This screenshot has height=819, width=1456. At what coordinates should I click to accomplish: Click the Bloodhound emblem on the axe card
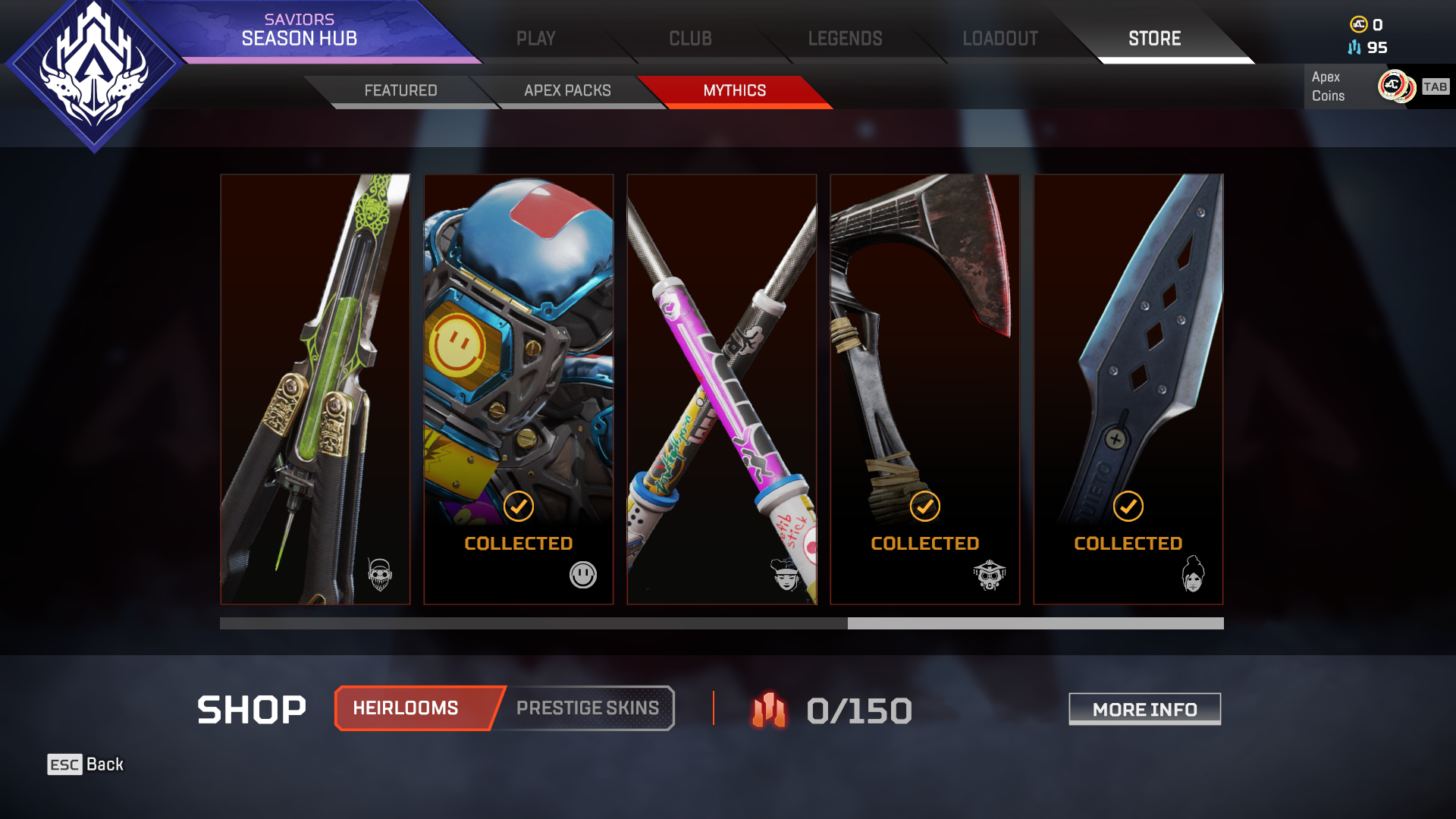click(991, 575)
